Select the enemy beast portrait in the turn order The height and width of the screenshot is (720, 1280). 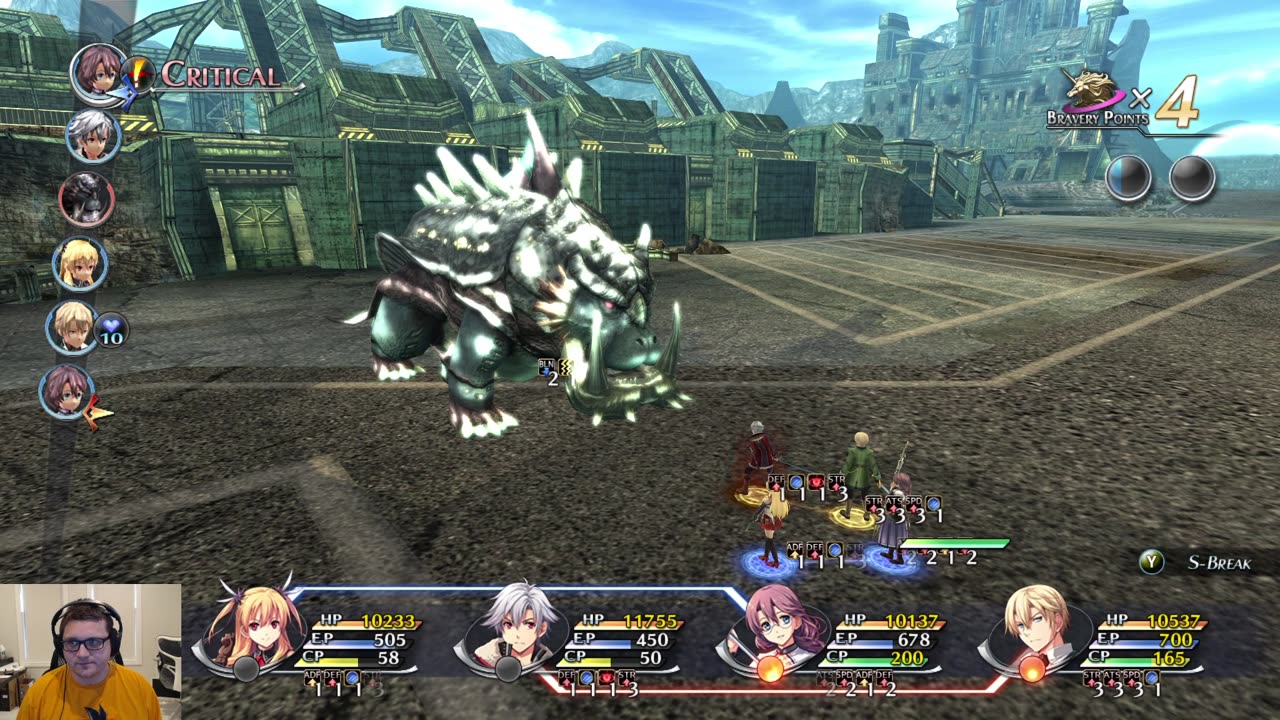(86, 199)
